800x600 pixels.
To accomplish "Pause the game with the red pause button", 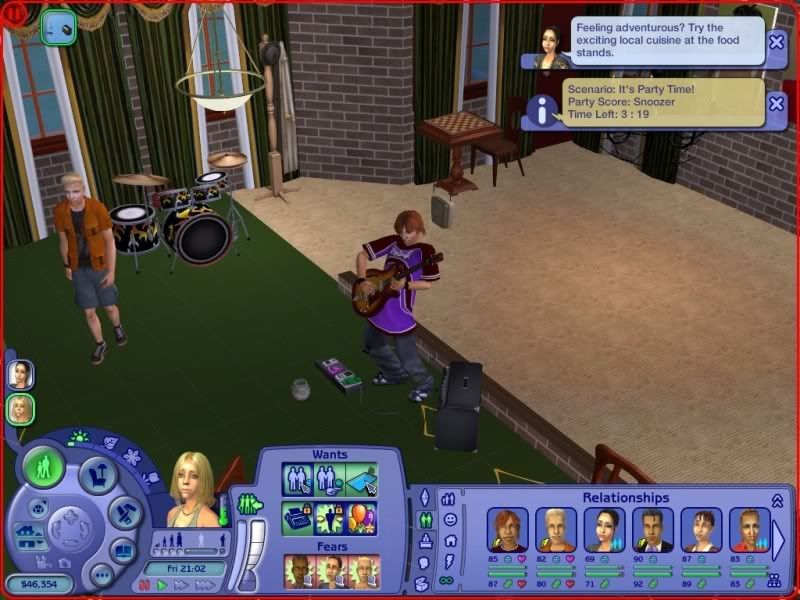I will tap(145, 585).
